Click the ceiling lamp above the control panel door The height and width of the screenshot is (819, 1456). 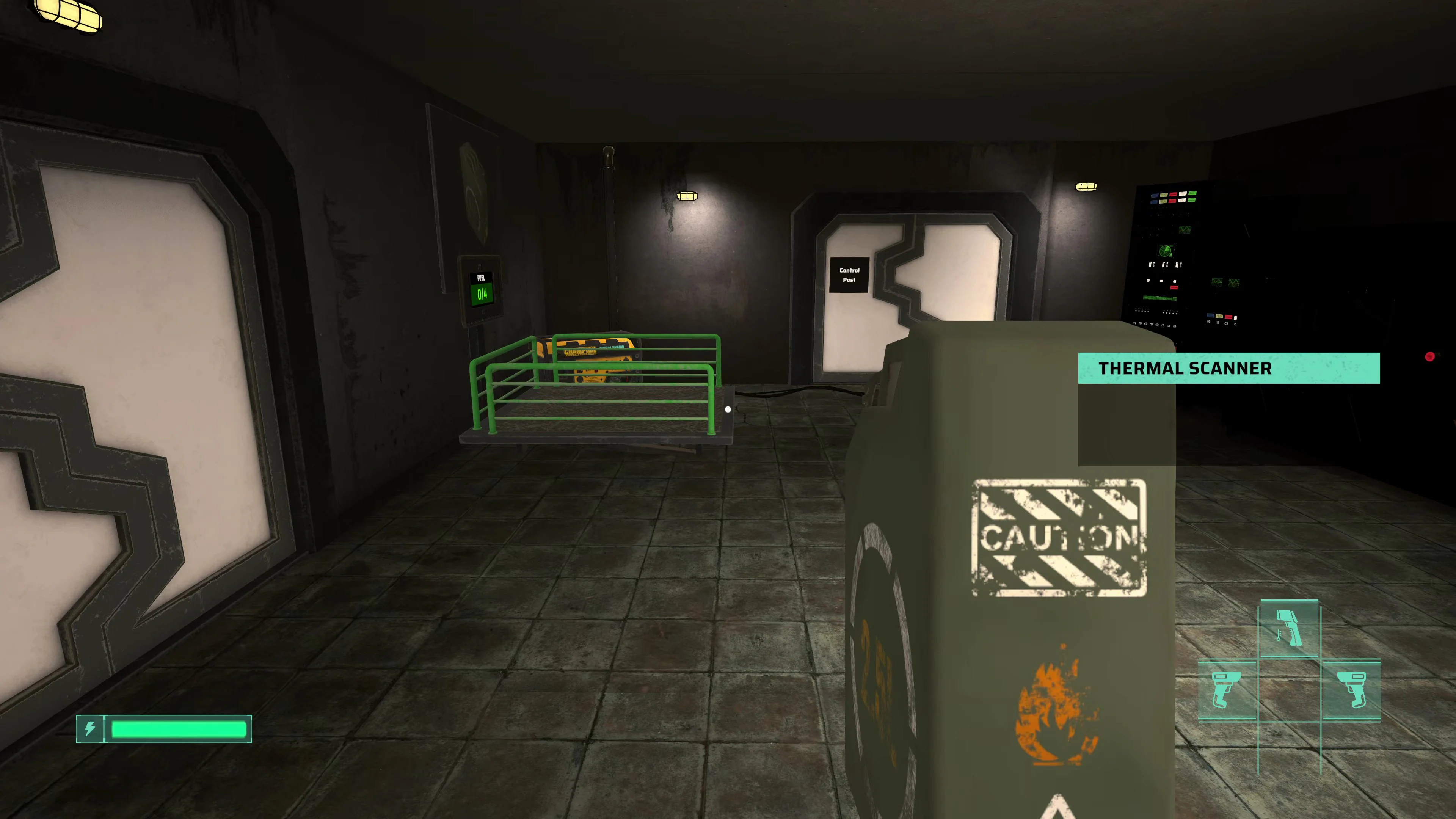point(1086,187)
